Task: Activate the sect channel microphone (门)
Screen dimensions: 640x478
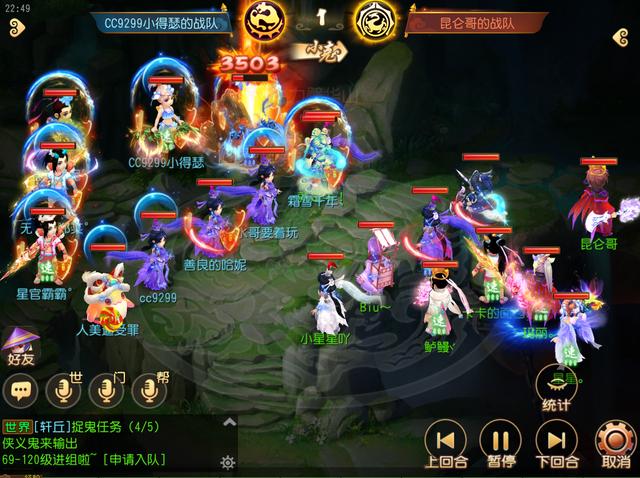Action: [108, 389]
